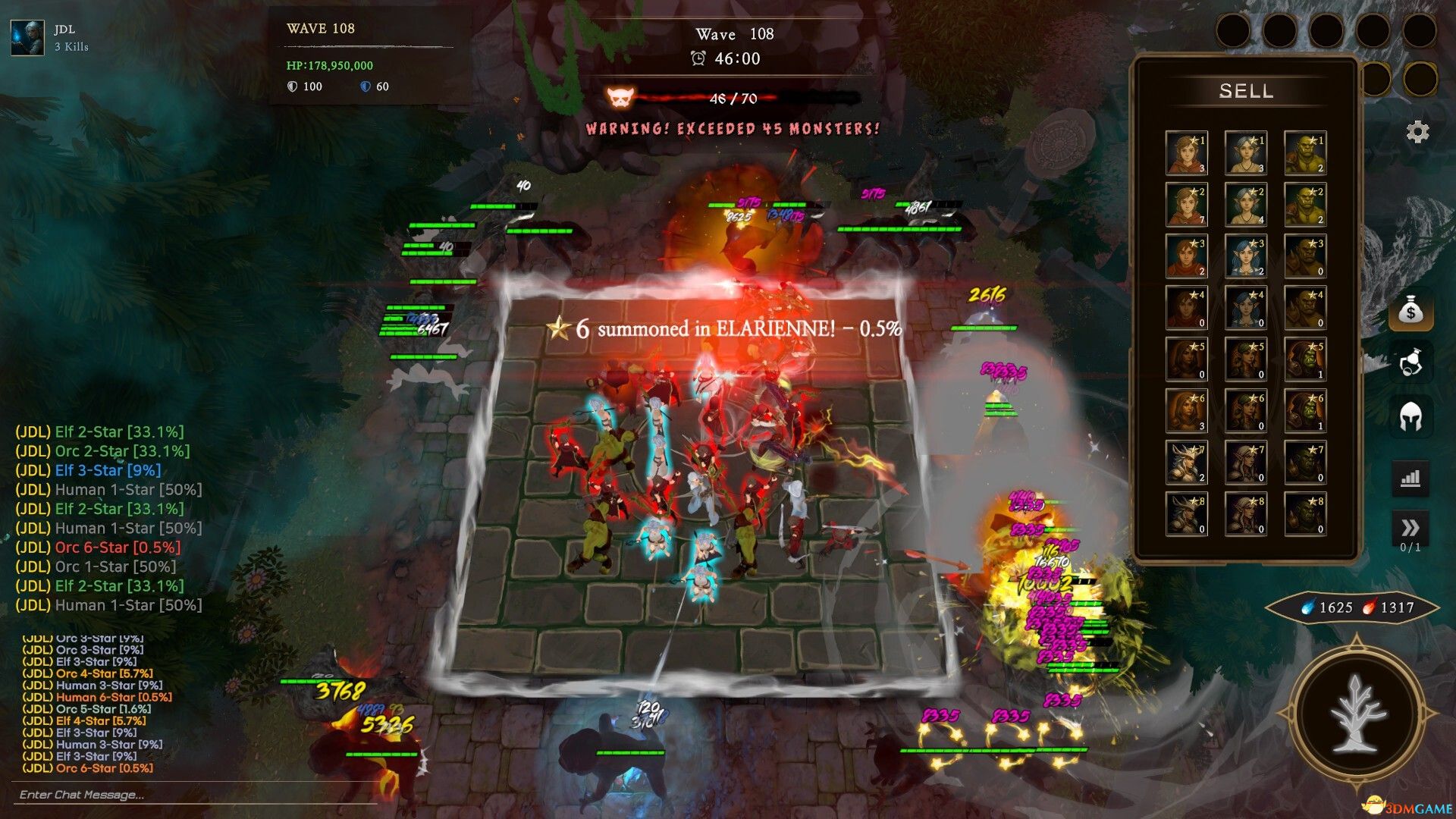The image size is (1456, 819).
Task: Click the JDL player portrait
Action: (27, 38)
